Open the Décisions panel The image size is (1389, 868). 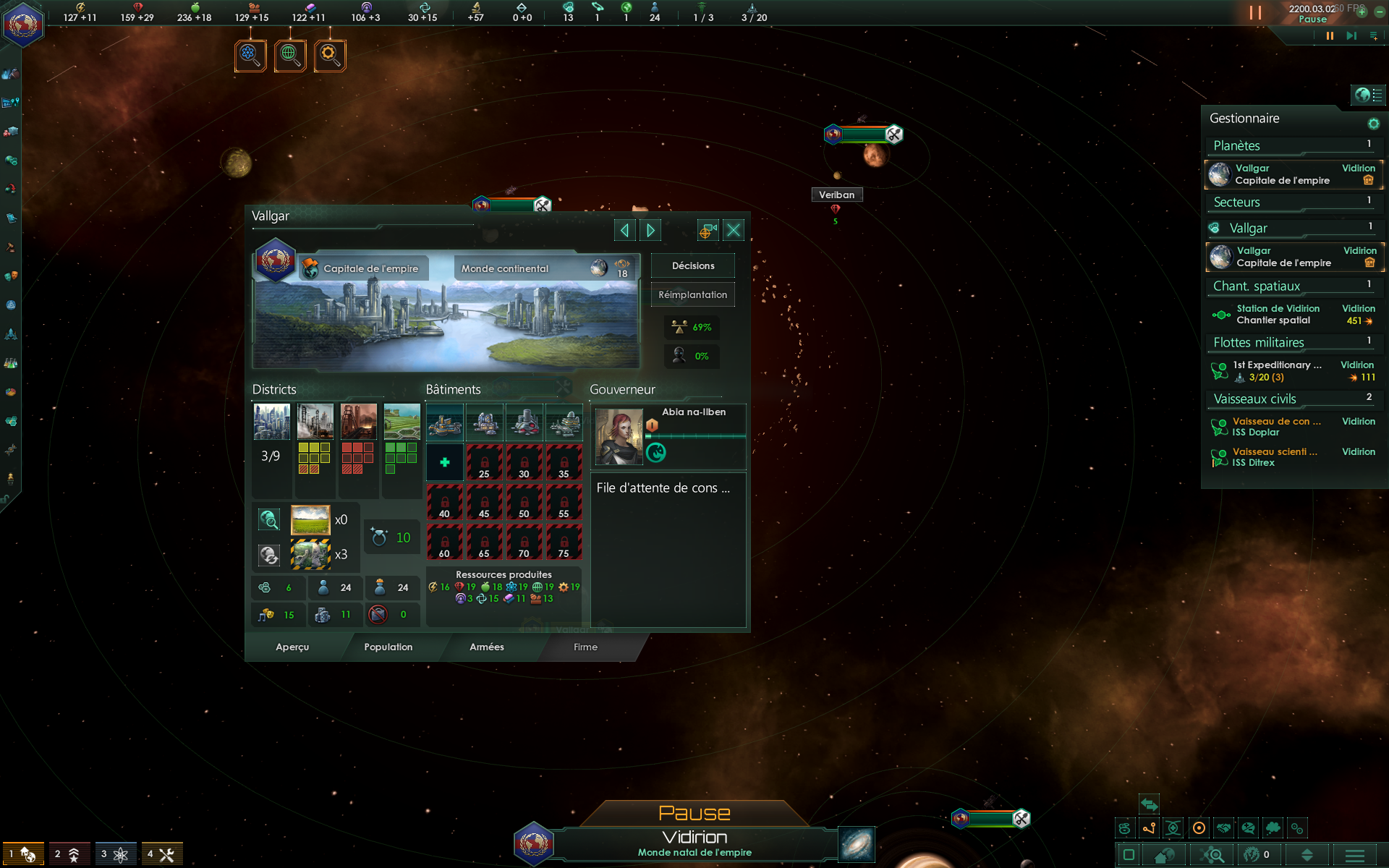[692, 265]
